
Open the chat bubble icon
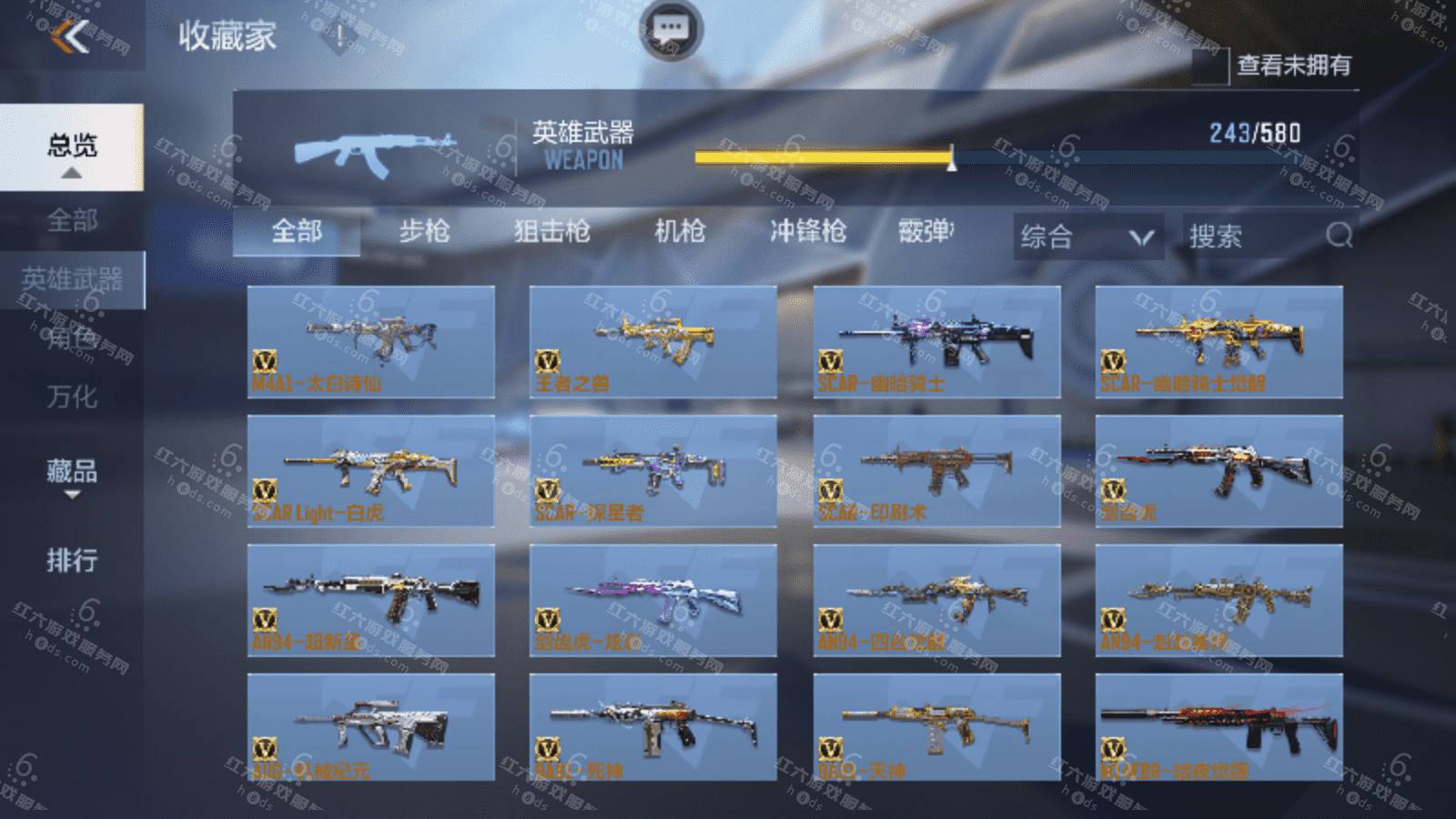coord(671,29)
